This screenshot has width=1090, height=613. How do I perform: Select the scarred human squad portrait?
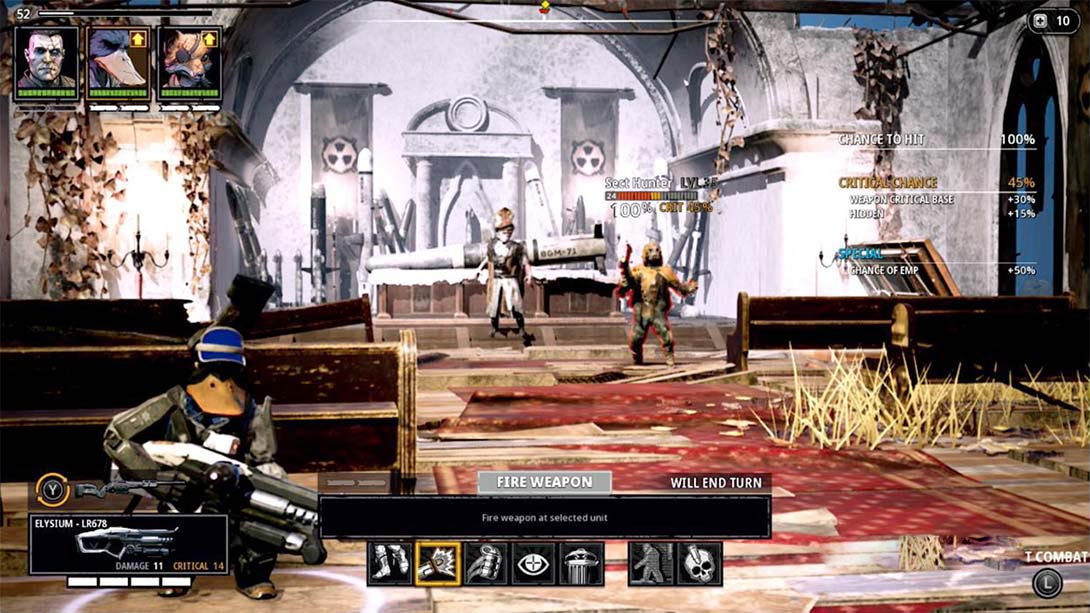coord(47,60)
